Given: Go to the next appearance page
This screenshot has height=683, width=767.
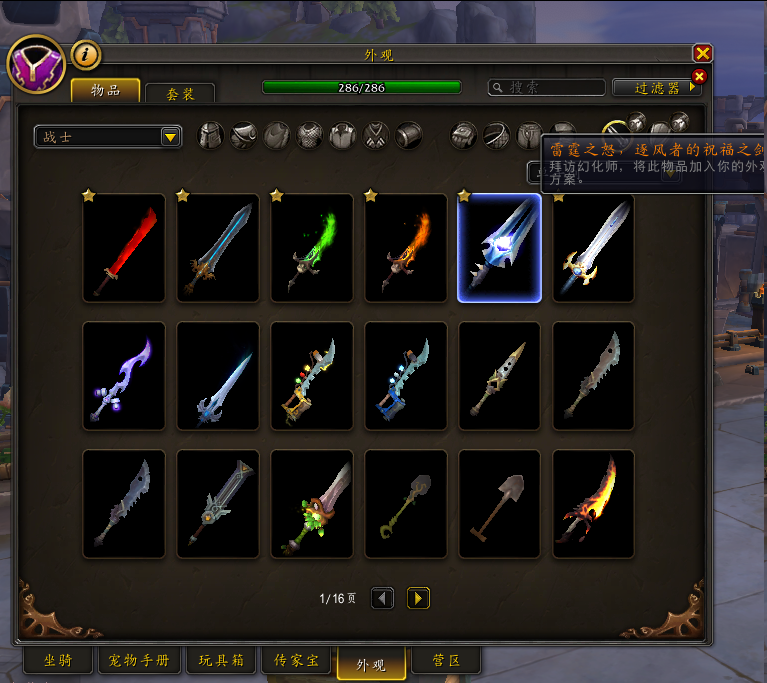Looking at the screenshot, I should [x=419, y=598].
